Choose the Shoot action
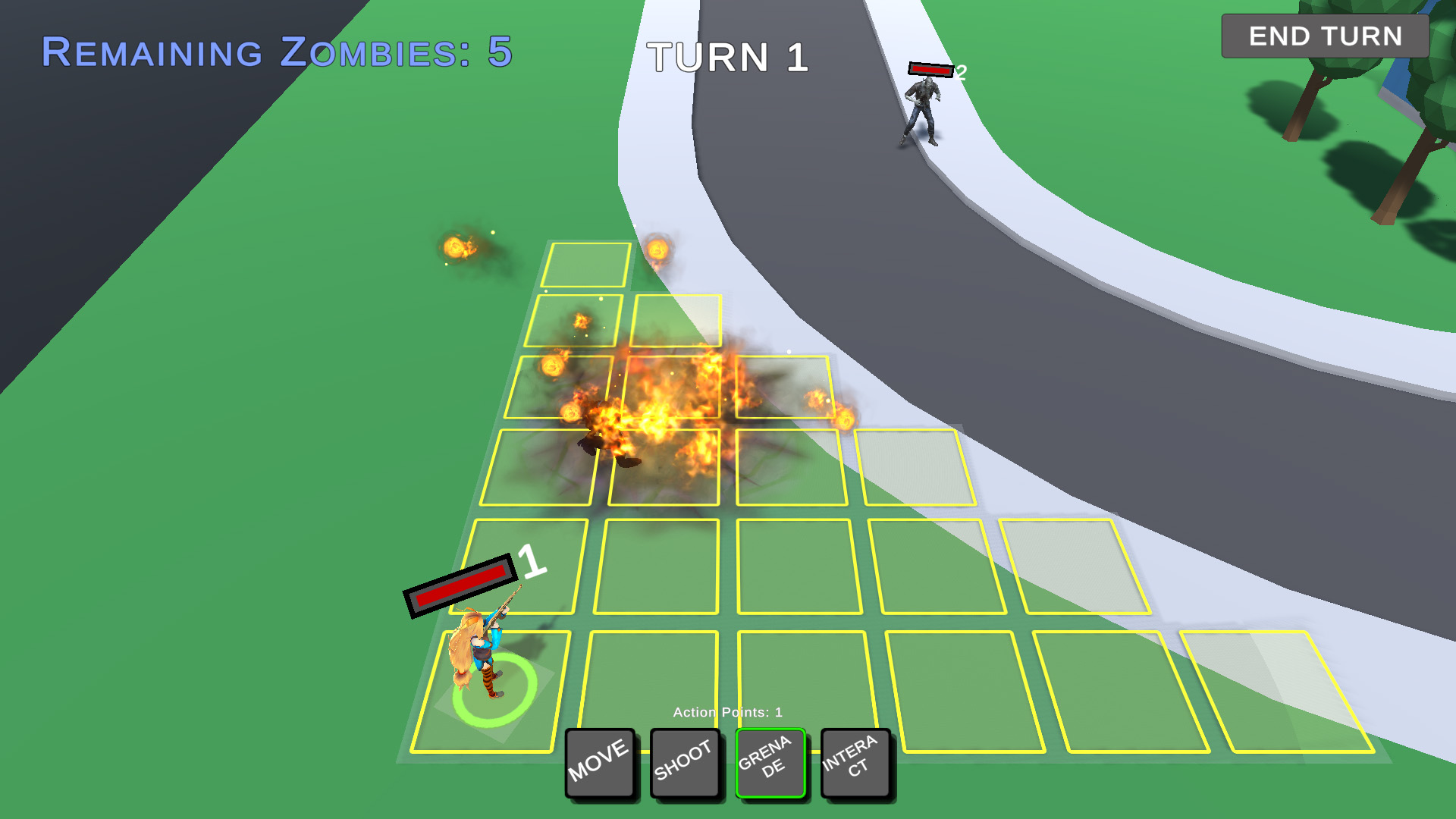 (684, 762)
